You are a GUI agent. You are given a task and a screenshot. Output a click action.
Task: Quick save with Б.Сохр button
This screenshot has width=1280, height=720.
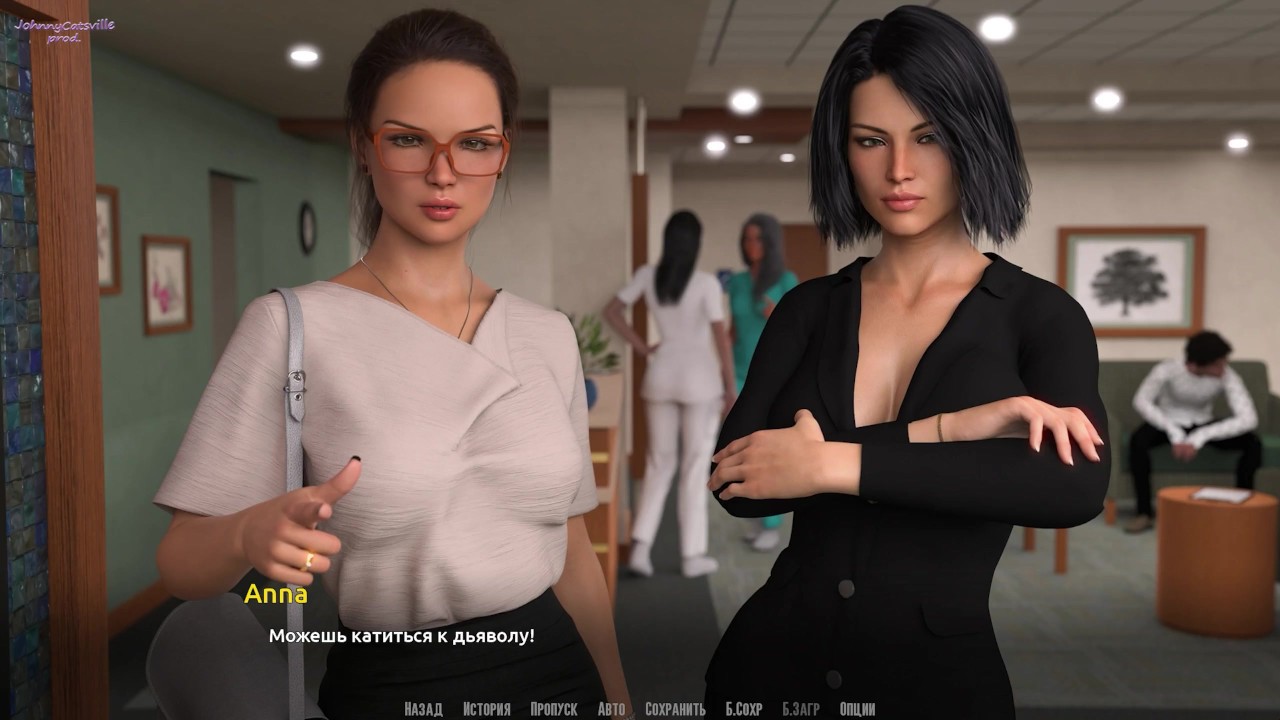tap(743, 709)
